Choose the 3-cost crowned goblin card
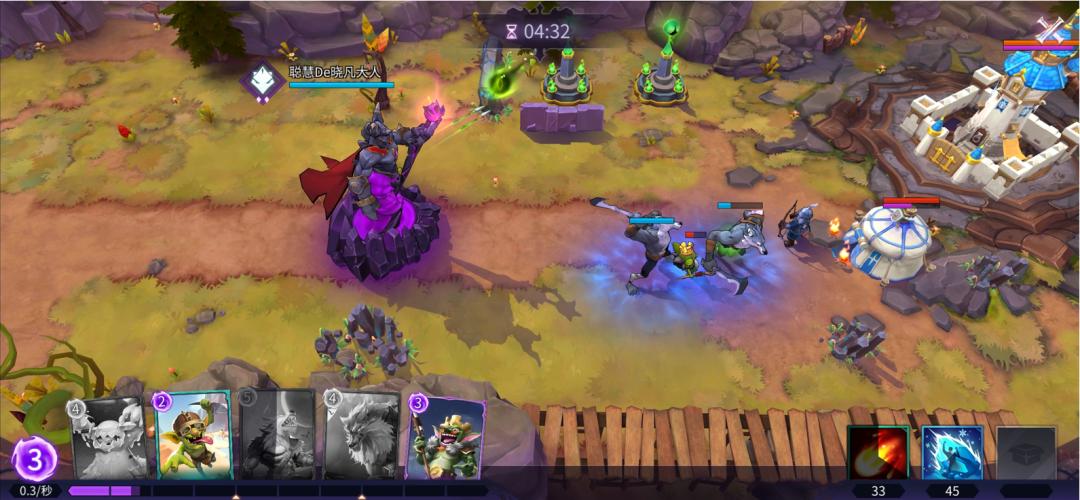This screenshot has height=500, width=1080. pos(446,438)
